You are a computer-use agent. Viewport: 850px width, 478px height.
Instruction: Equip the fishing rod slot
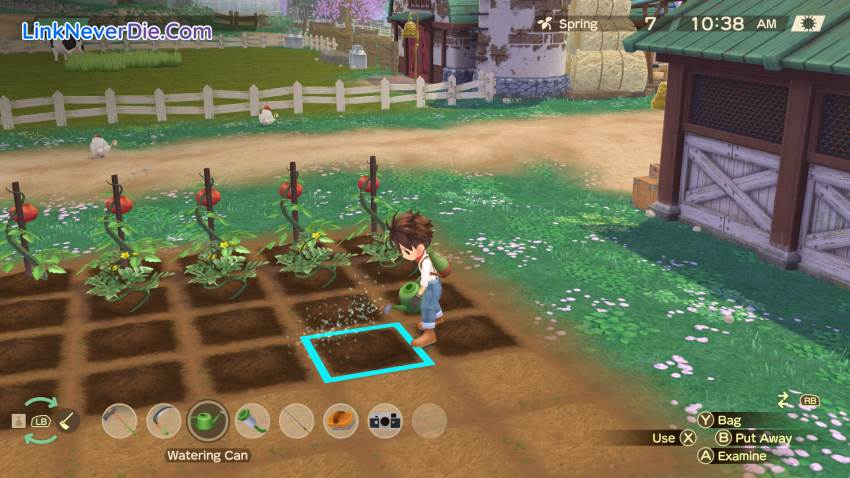coord(297,421)
